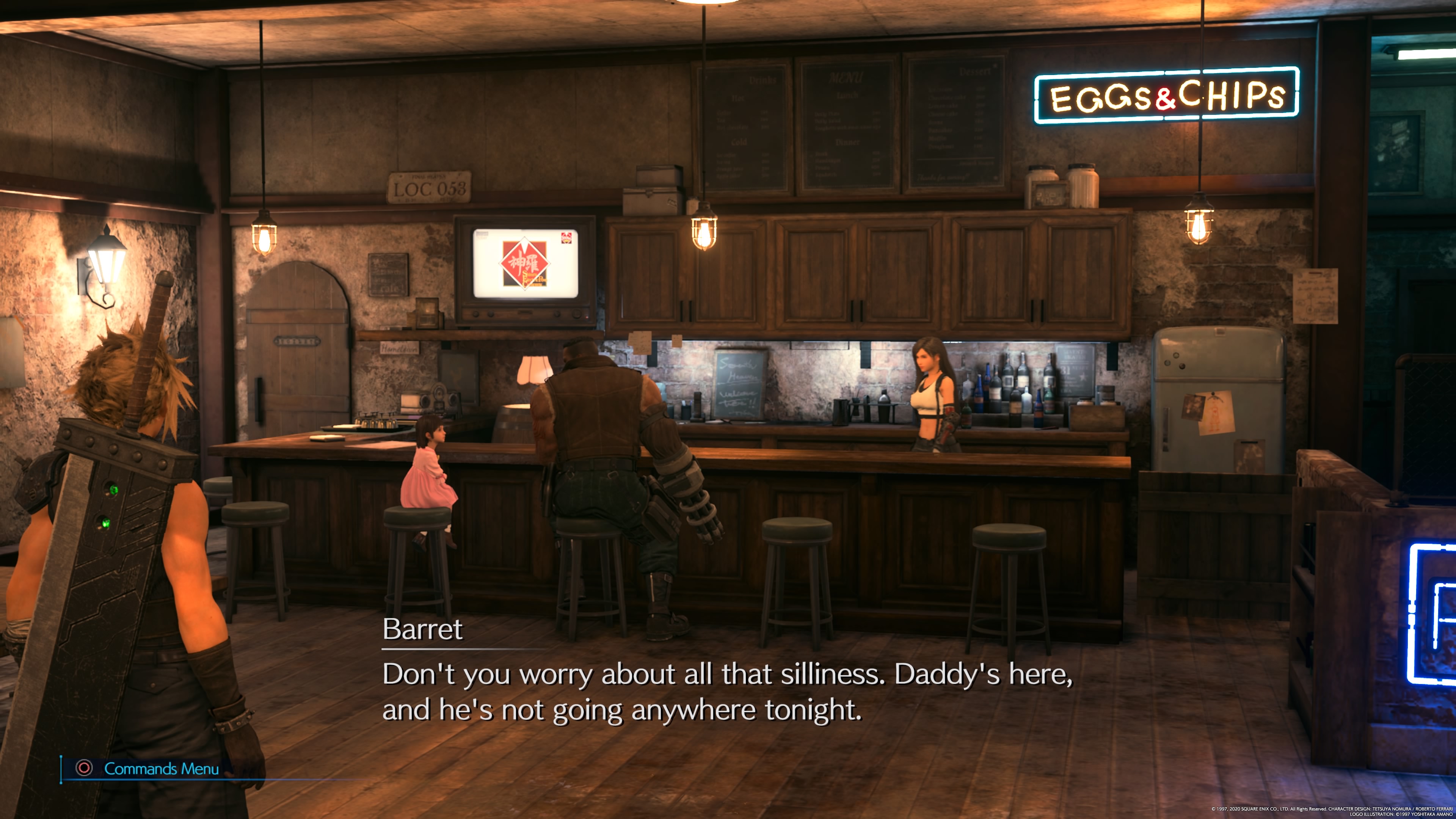Open the Commands Menu label
This screenshot has height=819, width=1456.
(161, 769)
